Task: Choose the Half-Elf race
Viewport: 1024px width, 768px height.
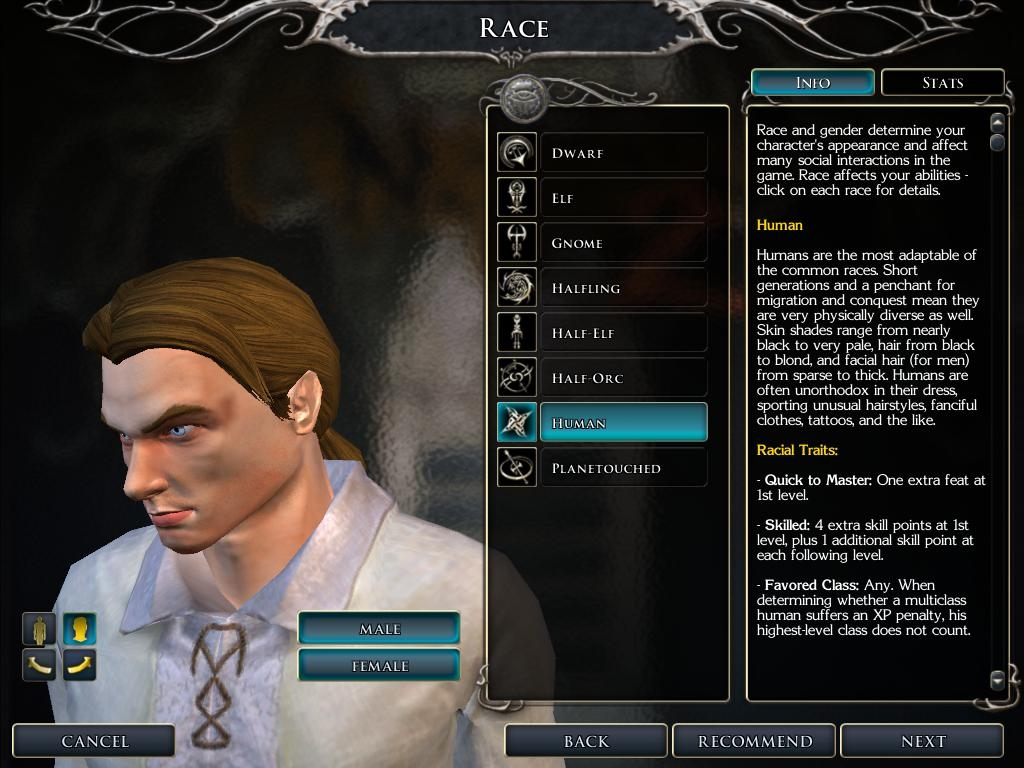Action: pyautogui.click(x=622, y=333)
